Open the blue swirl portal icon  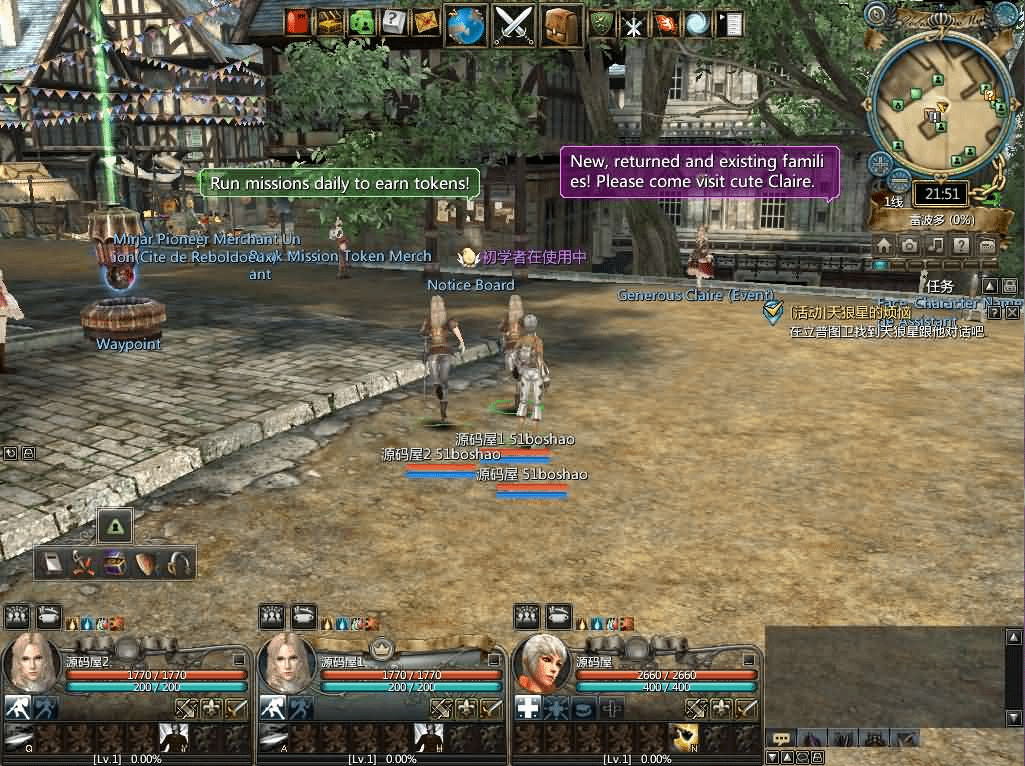[x=697, y=24]
